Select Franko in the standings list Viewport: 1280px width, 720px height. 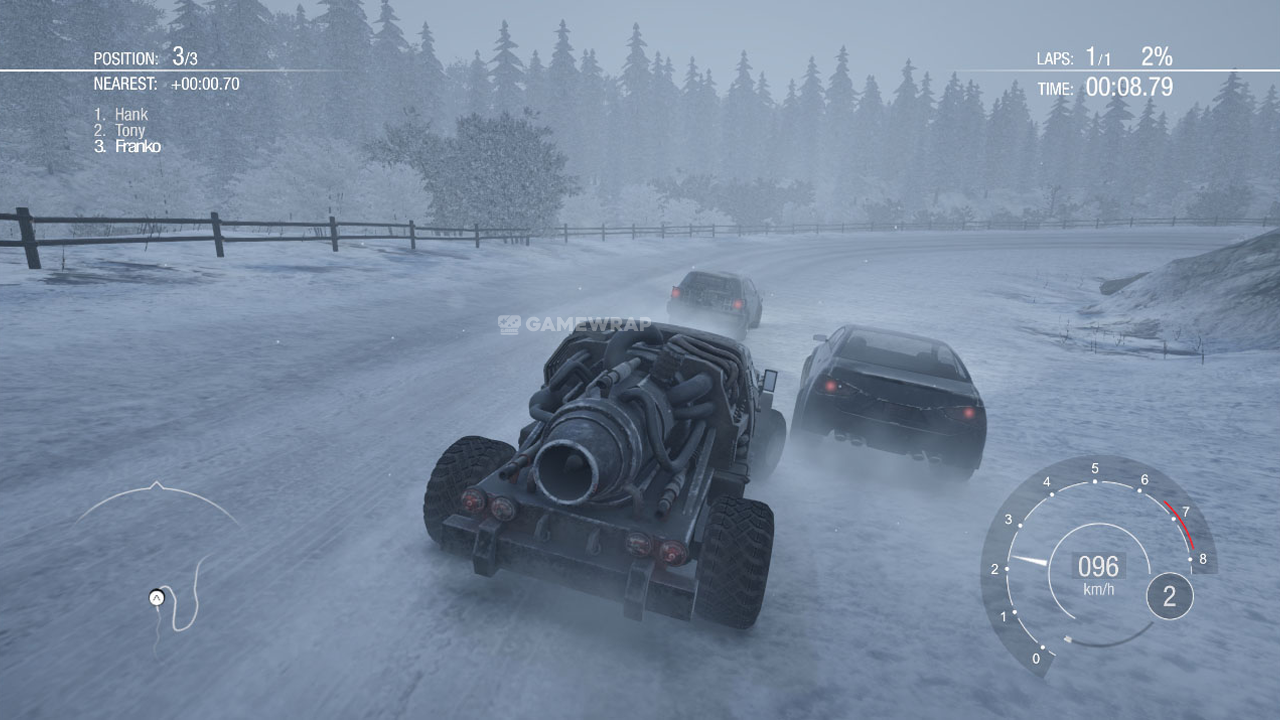point(137,147)
